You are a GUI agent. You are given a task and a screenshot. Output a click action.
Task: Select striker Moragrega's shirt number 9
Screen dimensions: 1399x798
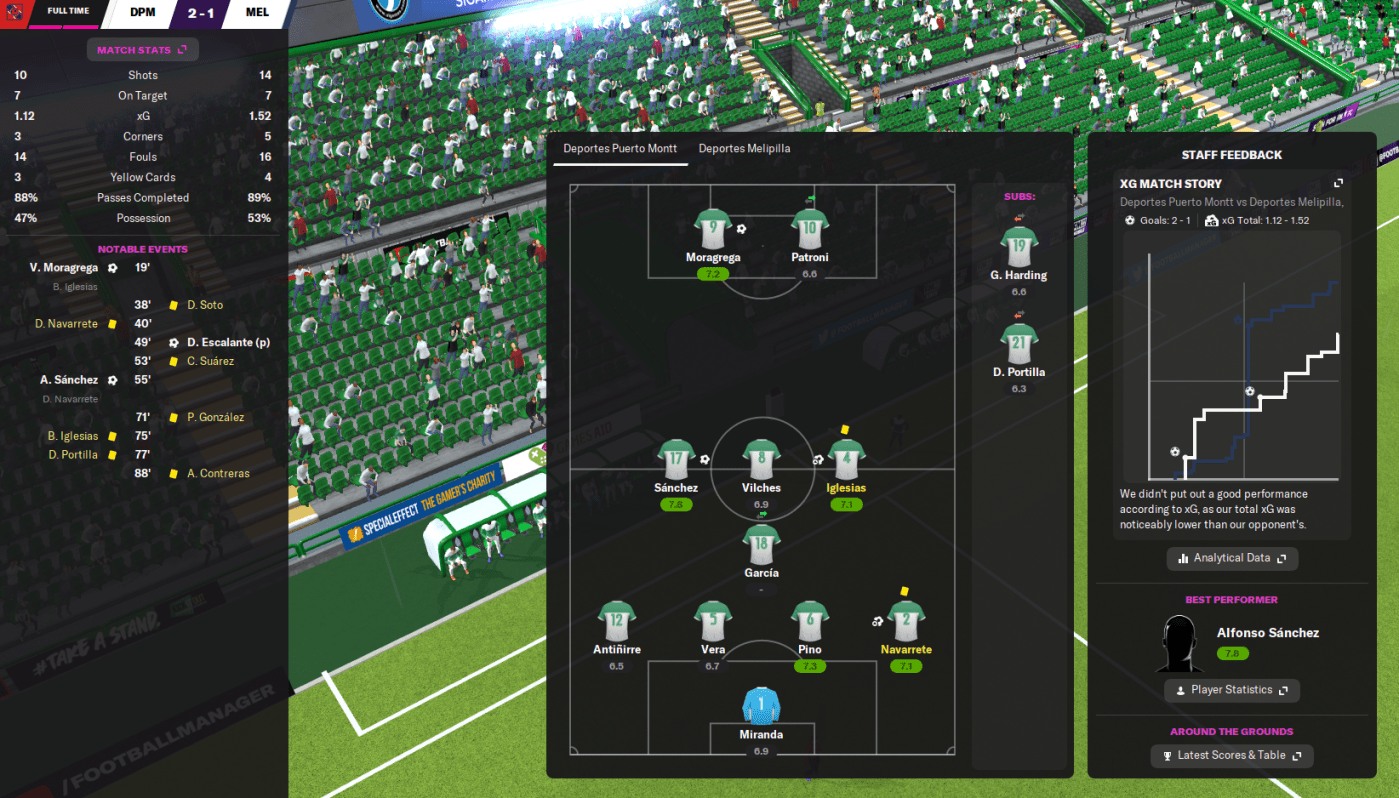click(713, 229)
